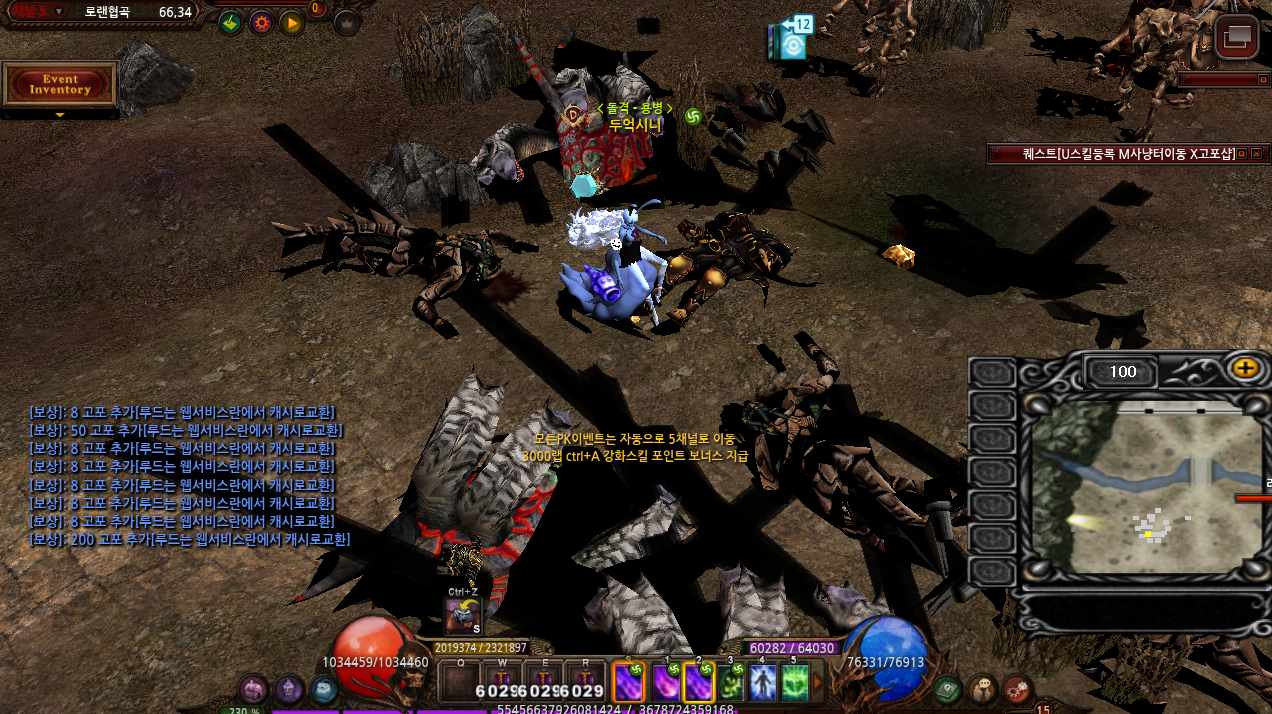Image resolution: width=1272 pixels, height=714 pixels.
Task: Click the red window-mode button
Action: (1237, 38)
